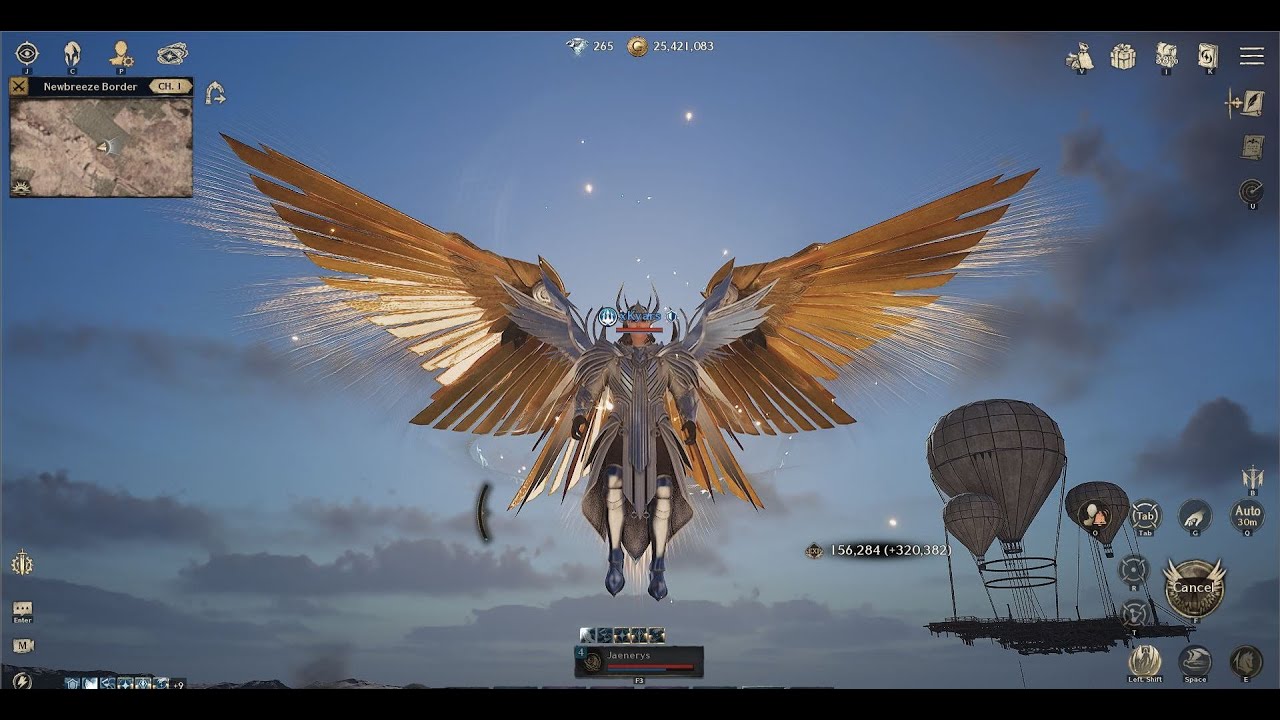Open the hamburger main menu

(1251, 56)
